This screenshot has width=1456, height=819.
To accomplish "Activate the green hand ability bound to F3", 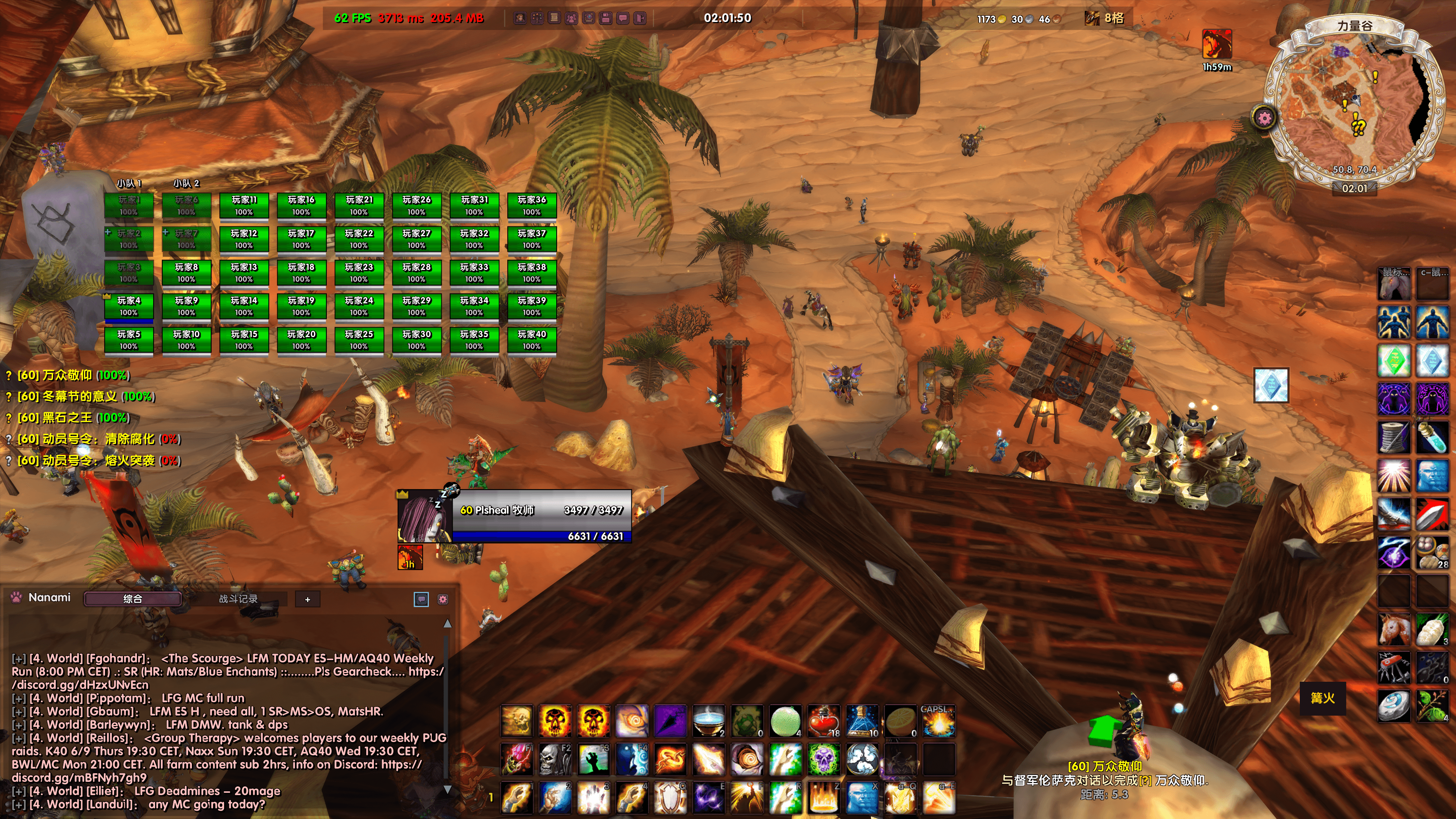I will pos(593,759).
